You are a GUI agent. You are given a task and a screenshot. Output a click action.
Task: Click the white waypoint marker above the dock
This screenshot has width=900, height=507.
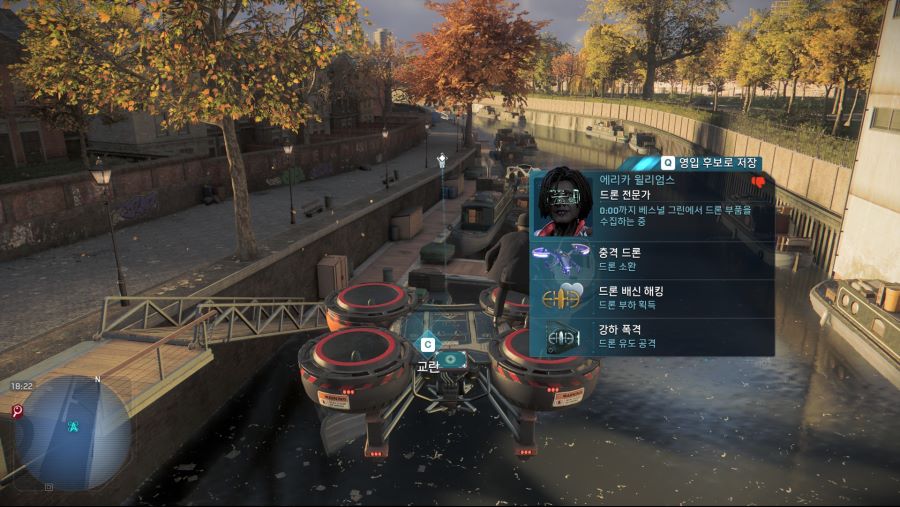[x=441, y=160]
